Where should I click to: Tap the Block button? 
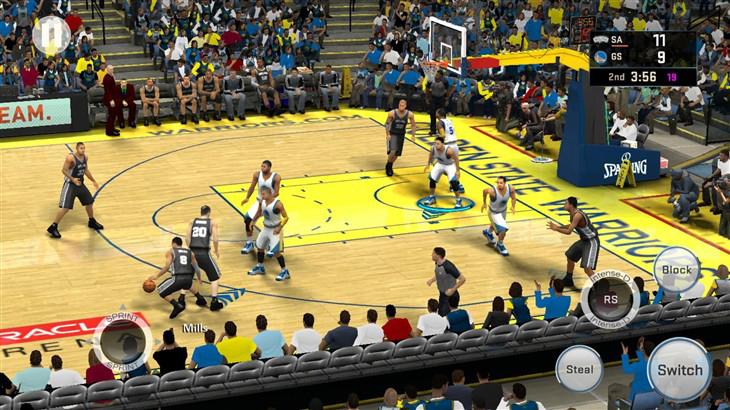click(677, 270)
